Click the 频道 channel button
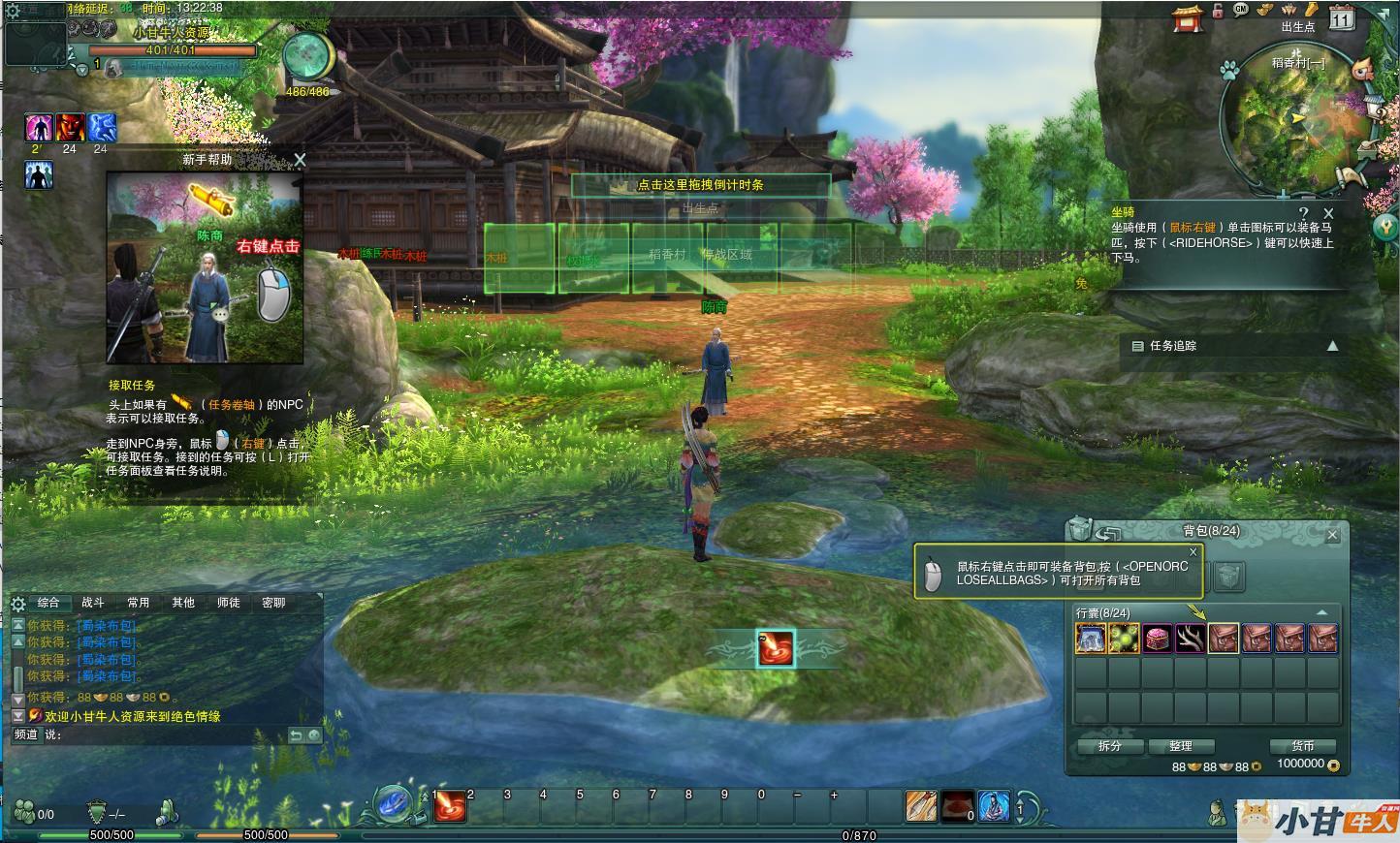Viewport: 1400px width, 843px height. click(x=26, y=734)
